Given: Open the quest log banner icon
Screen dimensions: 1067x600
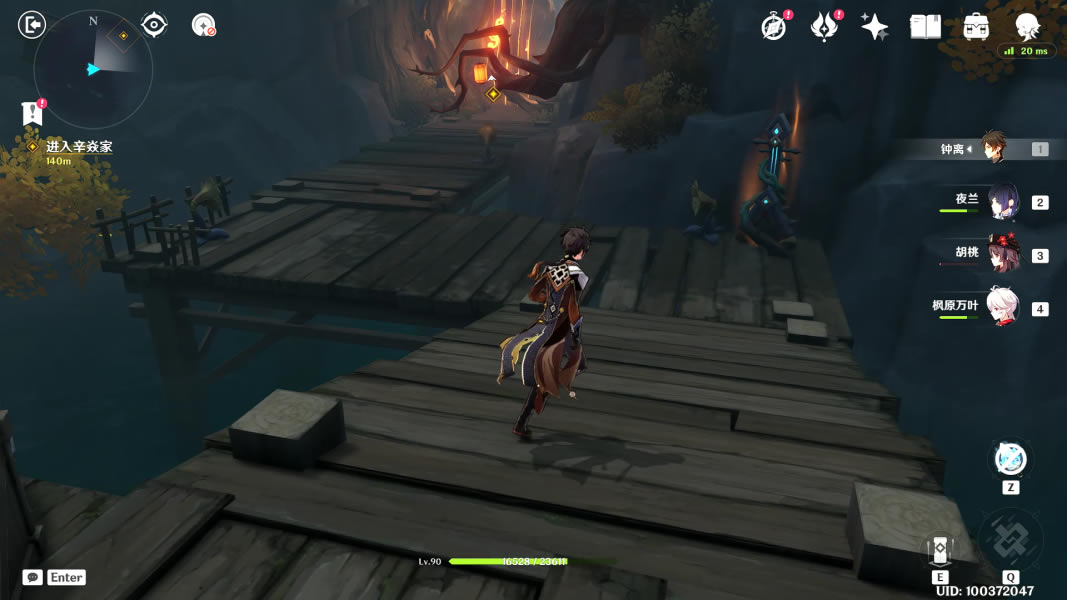Looking at the screenshot, I should point(32,114).
